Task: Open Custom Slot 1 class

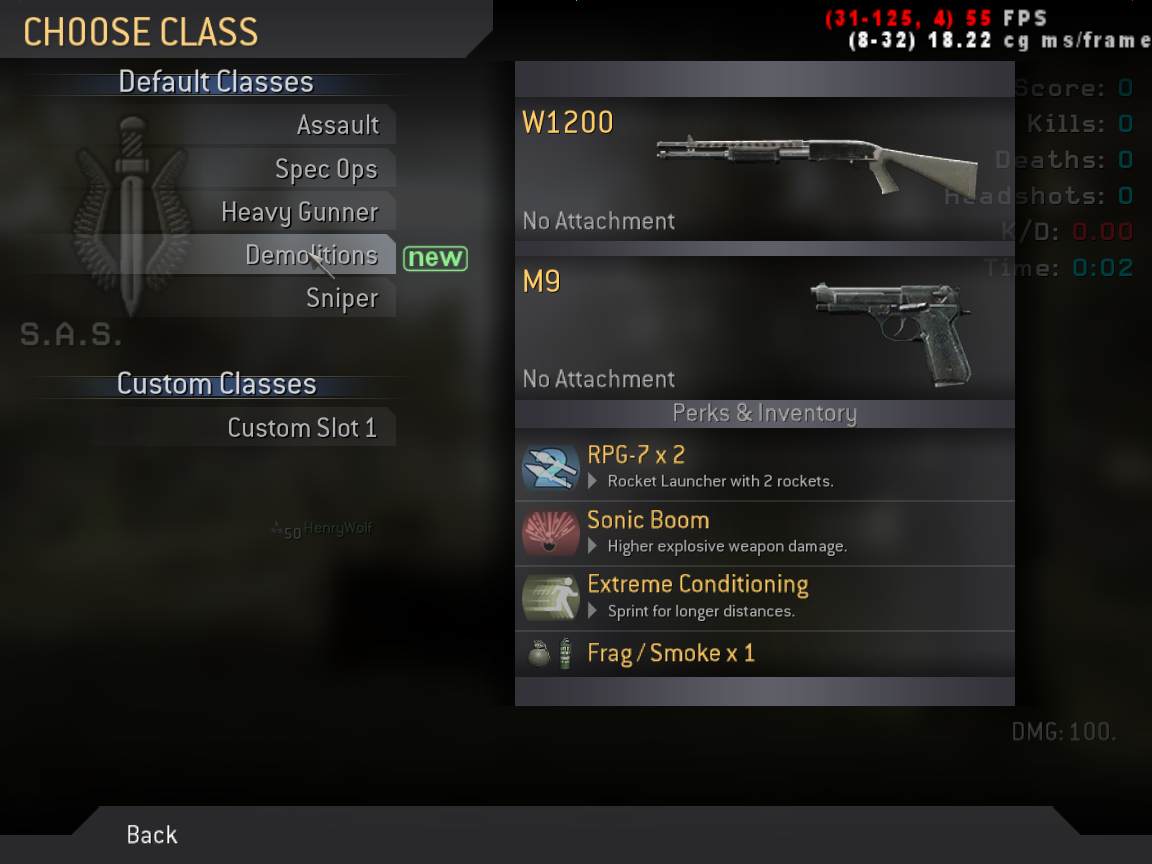Action: [x=301, y=428]
